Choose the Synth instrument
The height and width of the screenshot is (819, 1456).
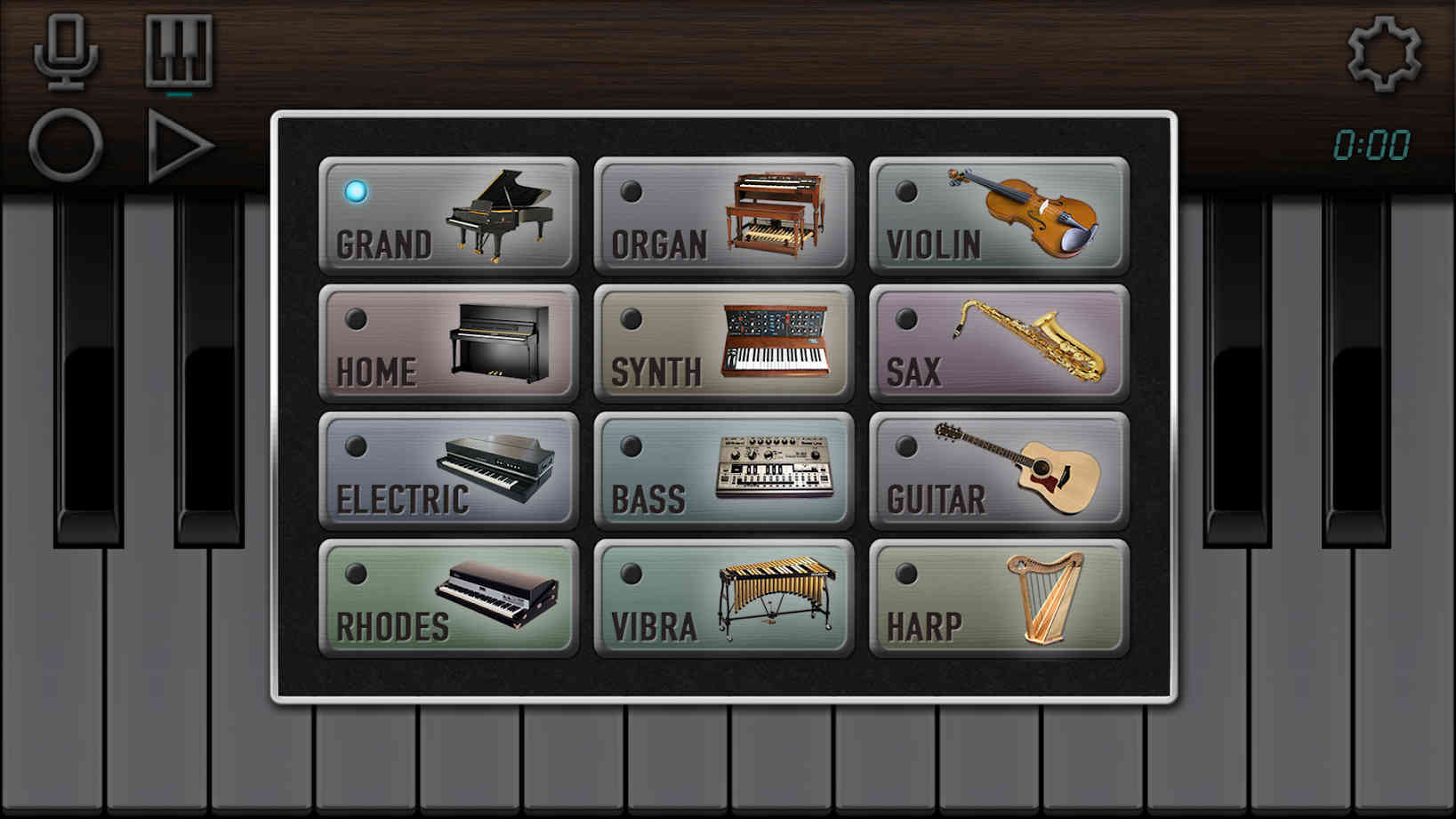(723, 343)
